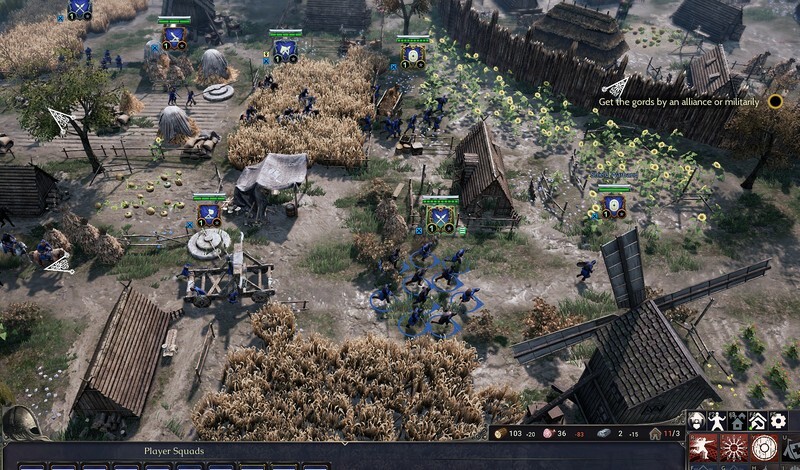The height and width of the screenshot is (470, 800).
Task: Click the helmeted soldier menu icon
Action: (696, 421)
